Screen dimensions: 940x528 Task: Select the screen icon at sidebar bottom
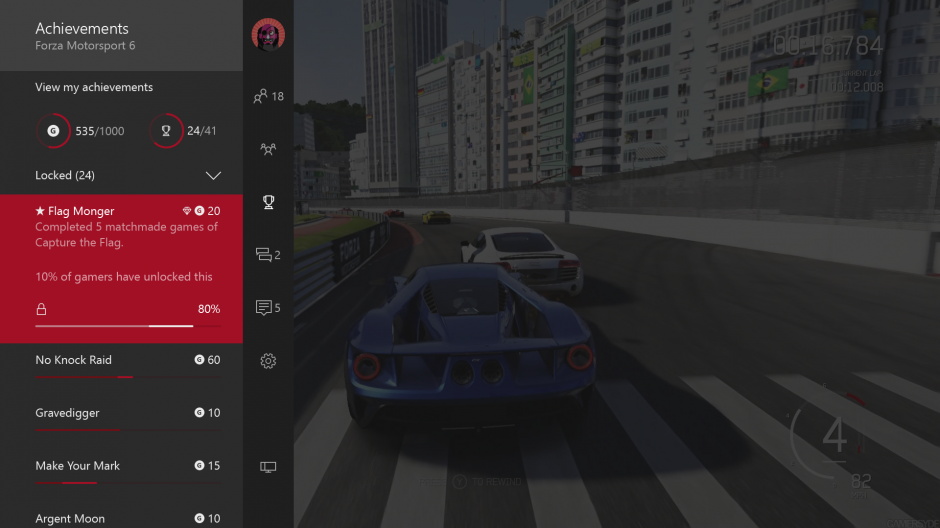pos(268,467)
